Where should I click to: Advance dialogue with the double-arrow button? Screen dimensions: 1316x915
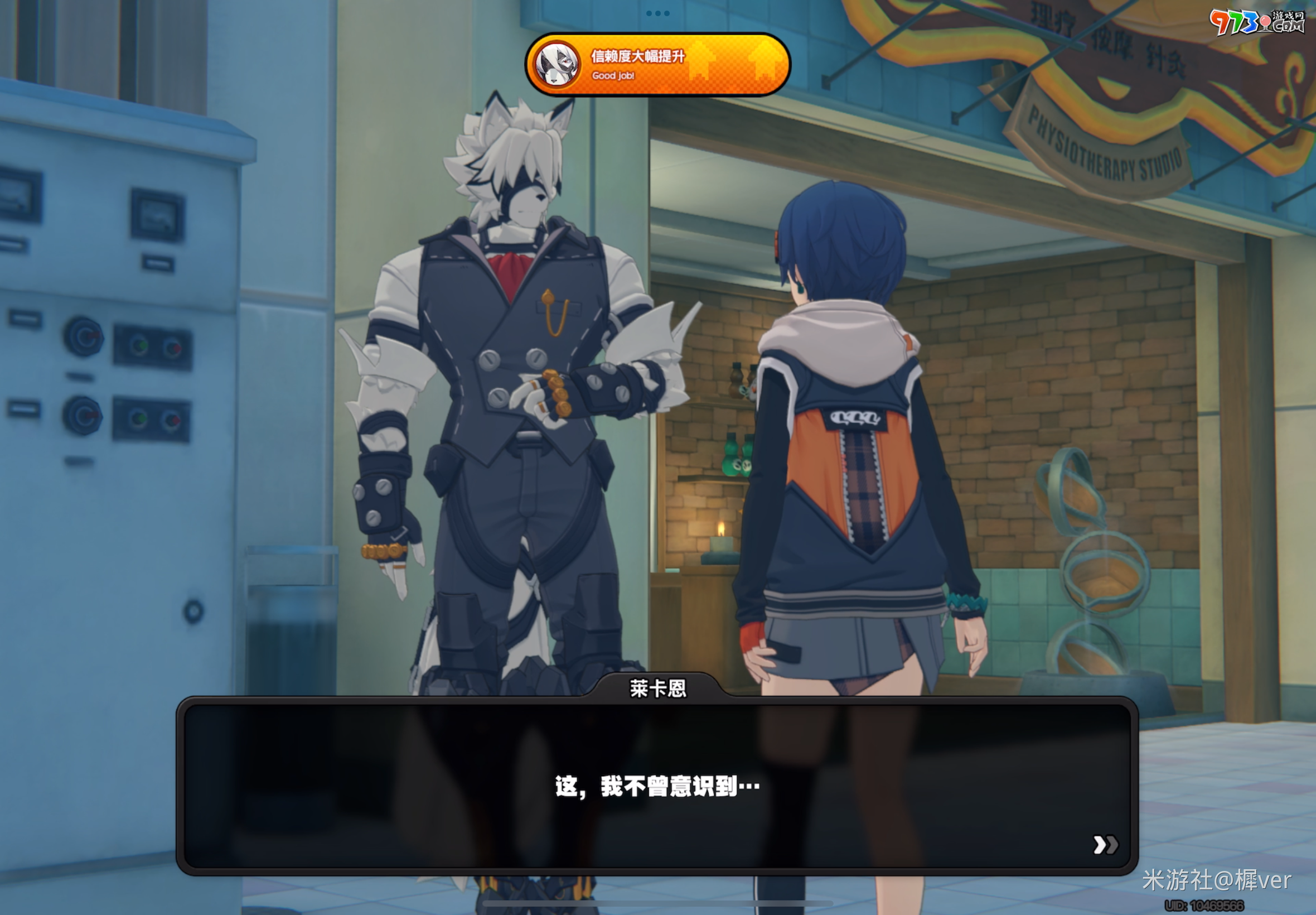click(1105, 845)
